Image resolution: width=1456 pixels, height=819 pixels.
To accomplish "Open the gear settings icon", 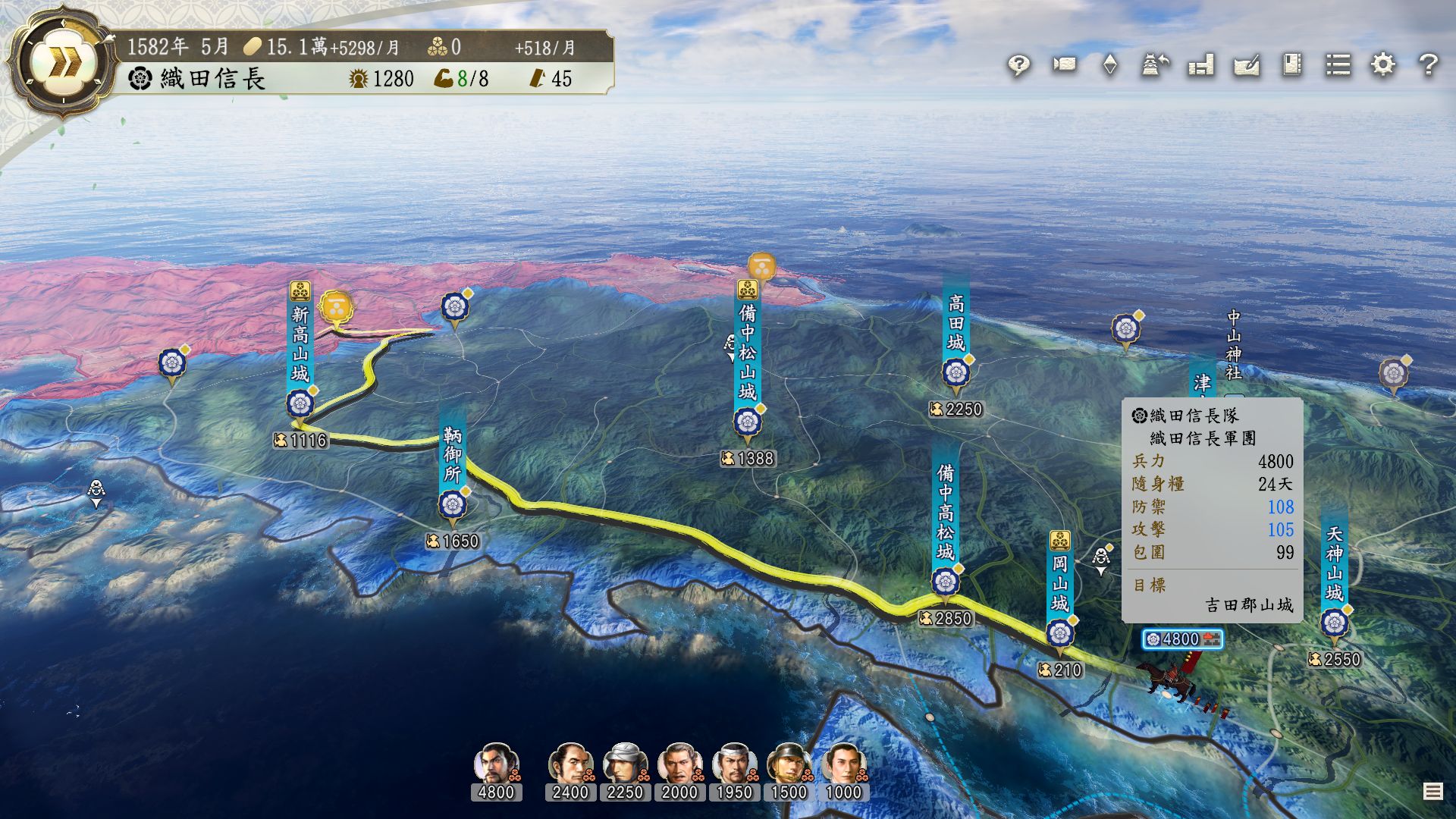I will [x=1383, y=64].
